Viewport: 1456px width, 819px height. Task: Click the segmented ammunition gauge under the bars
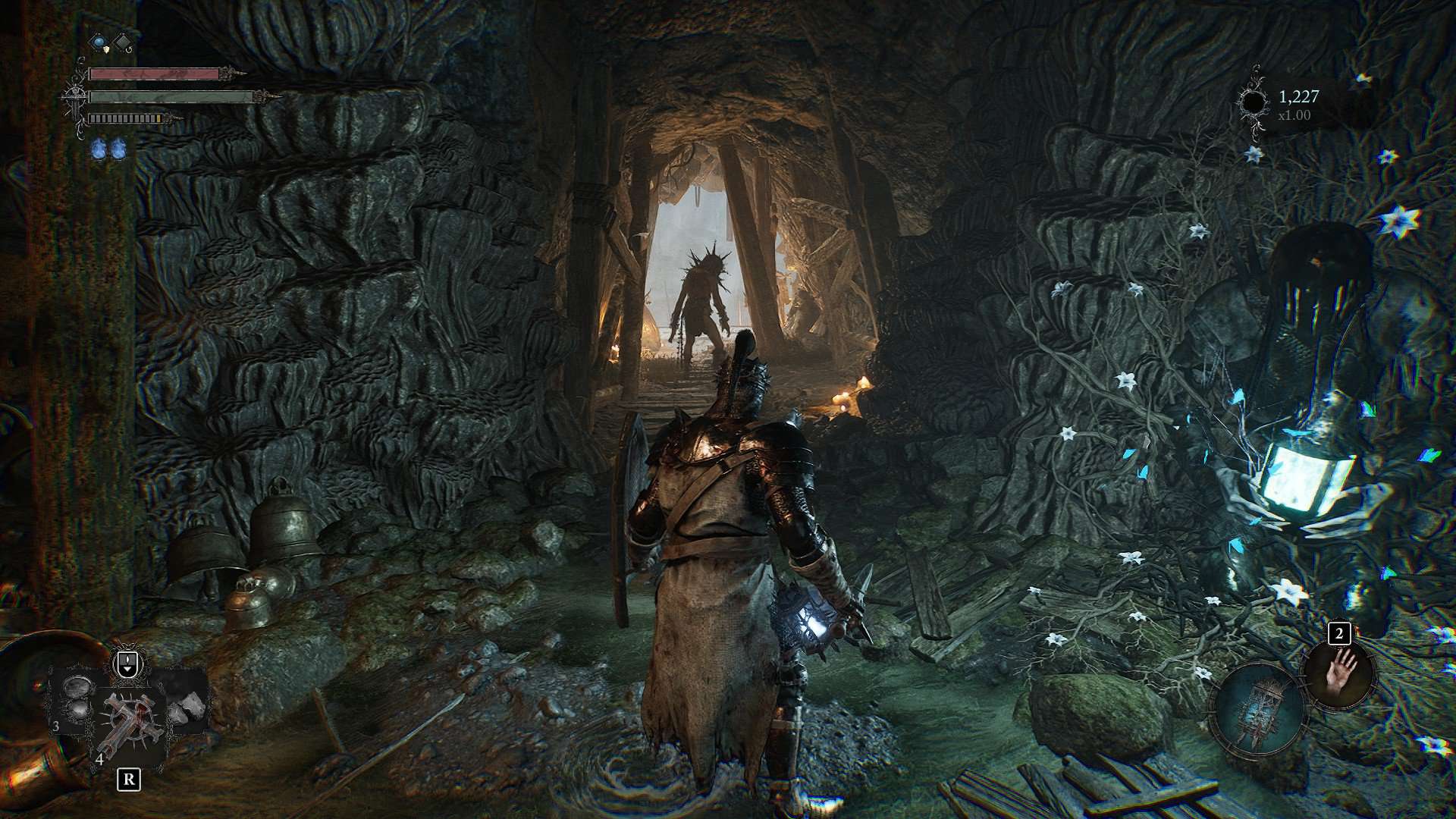click(x=124, y=118)
